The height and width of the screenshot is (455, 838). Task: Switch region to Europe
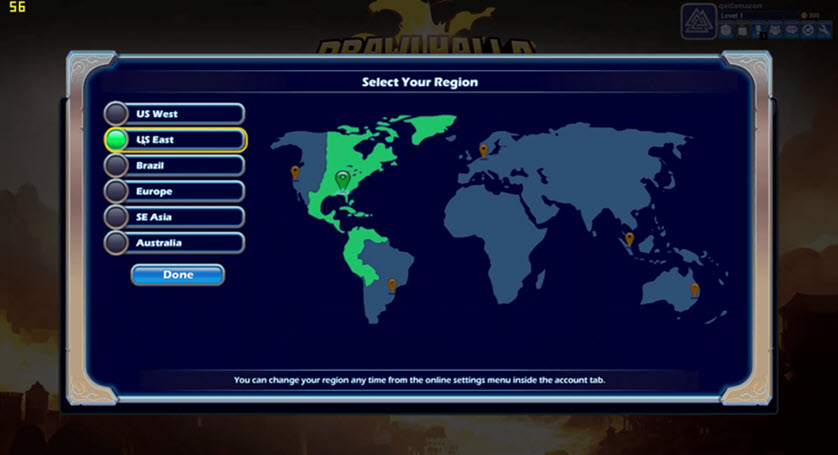click(175, 191)
